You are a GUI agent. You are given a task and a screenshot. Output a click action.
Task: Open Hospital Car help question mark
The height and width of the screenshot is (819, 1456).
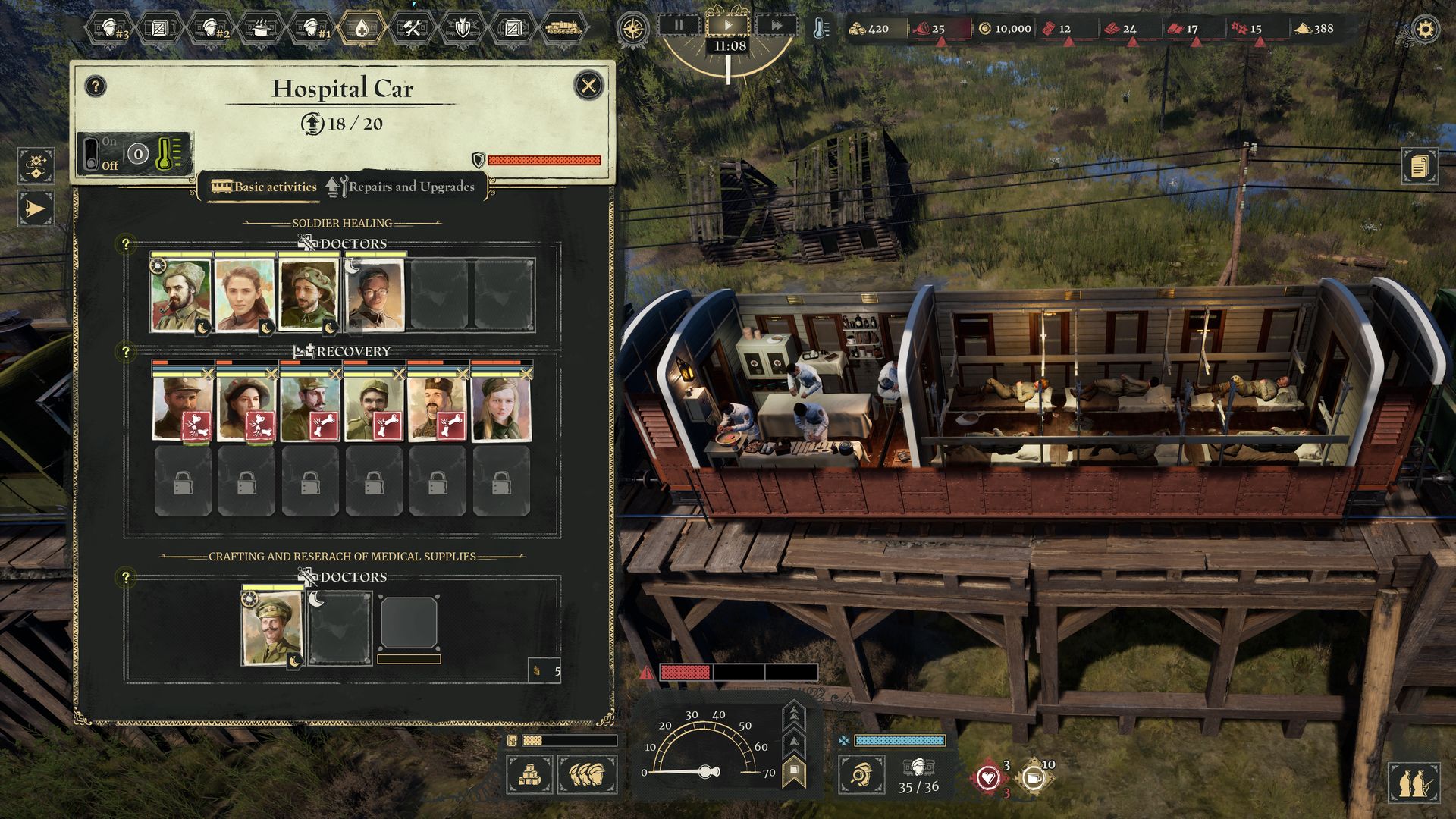coord(95,86)
